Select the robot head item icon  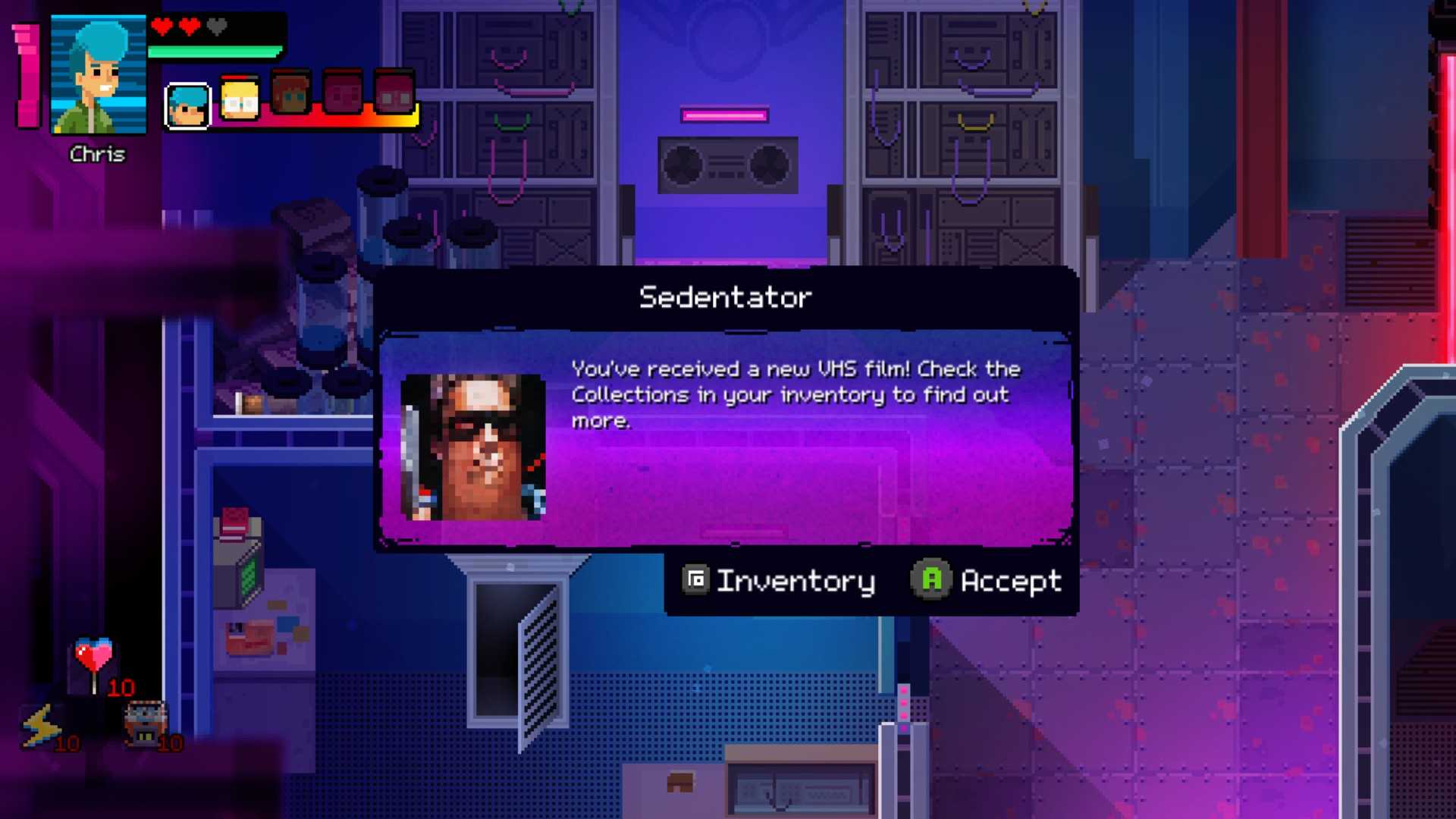click(145, 723)
